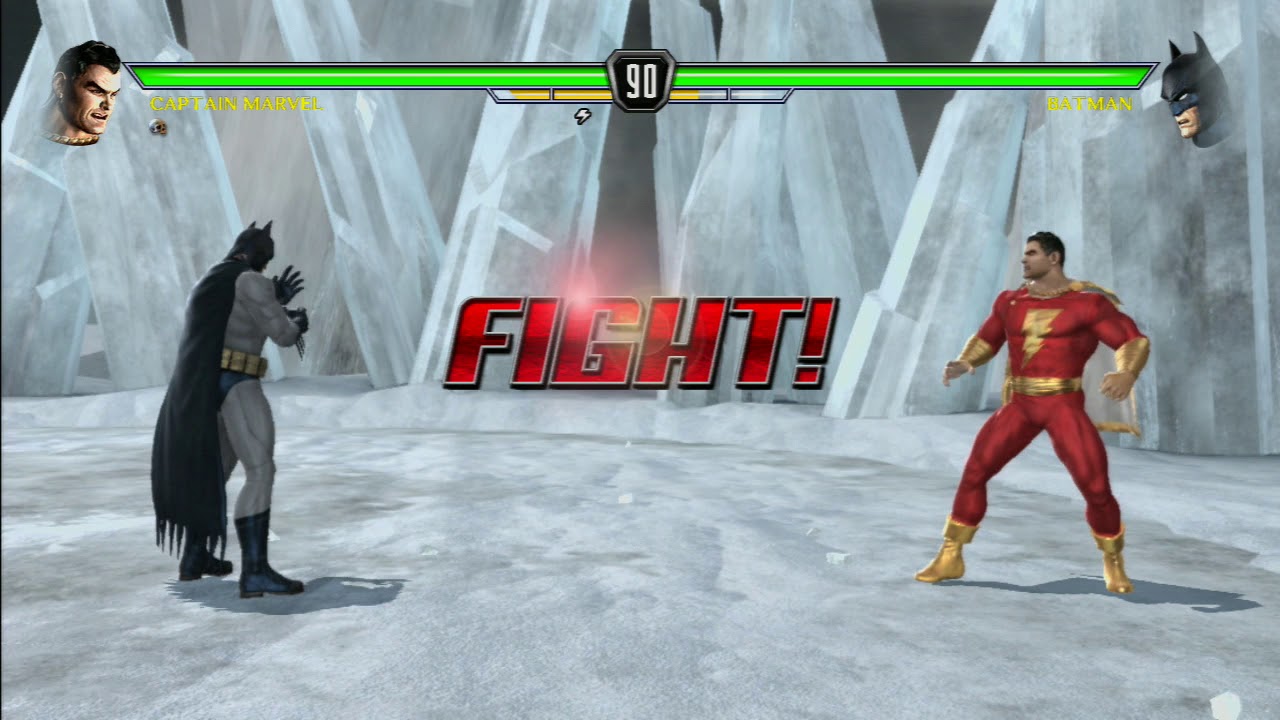The height and width of the screenshot is (720, 1280).
Task: Toggle Batman's super meter filled segment
Action: tap(685, 95)
